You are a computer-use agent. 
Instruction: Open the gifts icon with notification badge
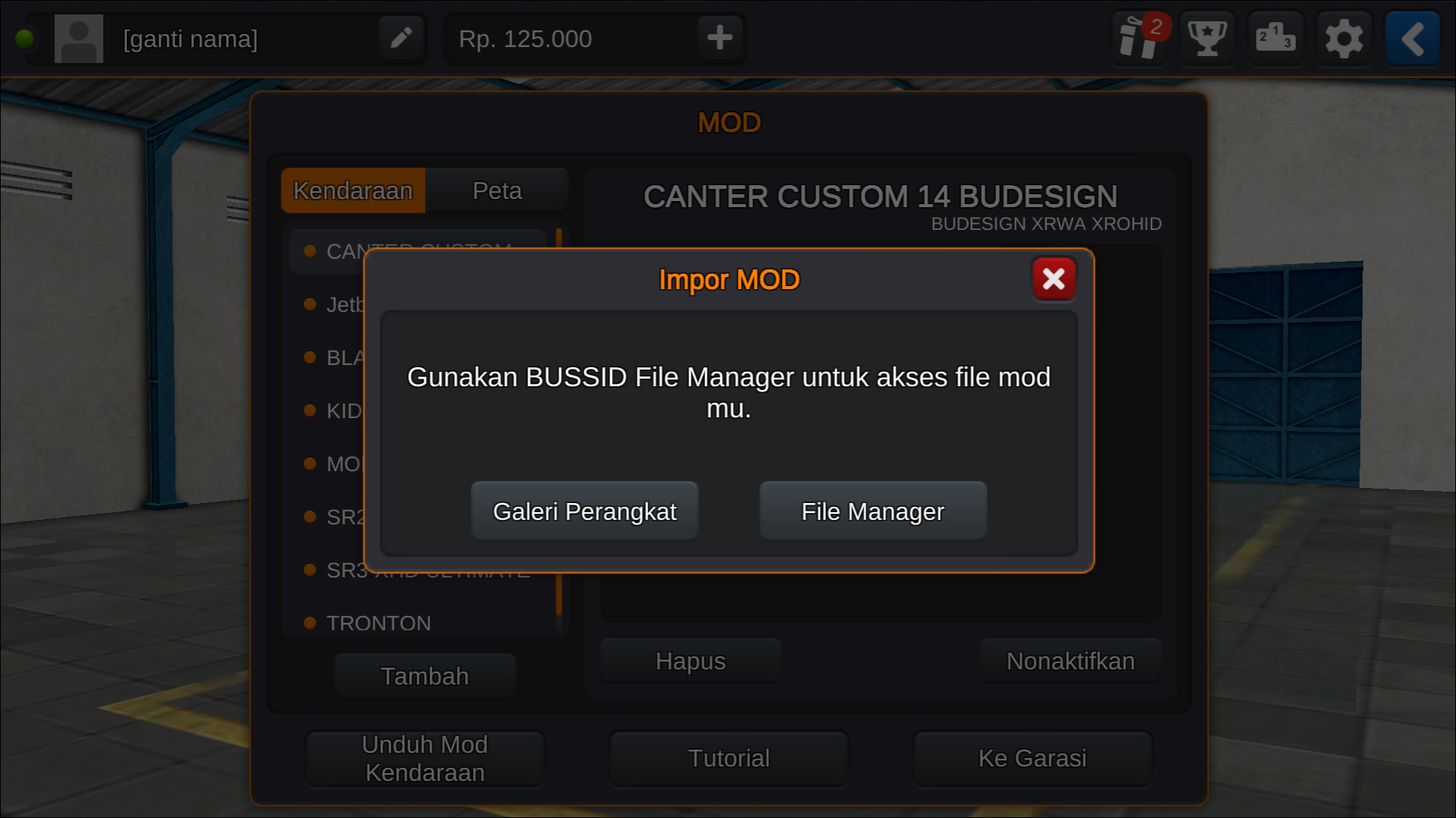click(x=1139, y=38)
